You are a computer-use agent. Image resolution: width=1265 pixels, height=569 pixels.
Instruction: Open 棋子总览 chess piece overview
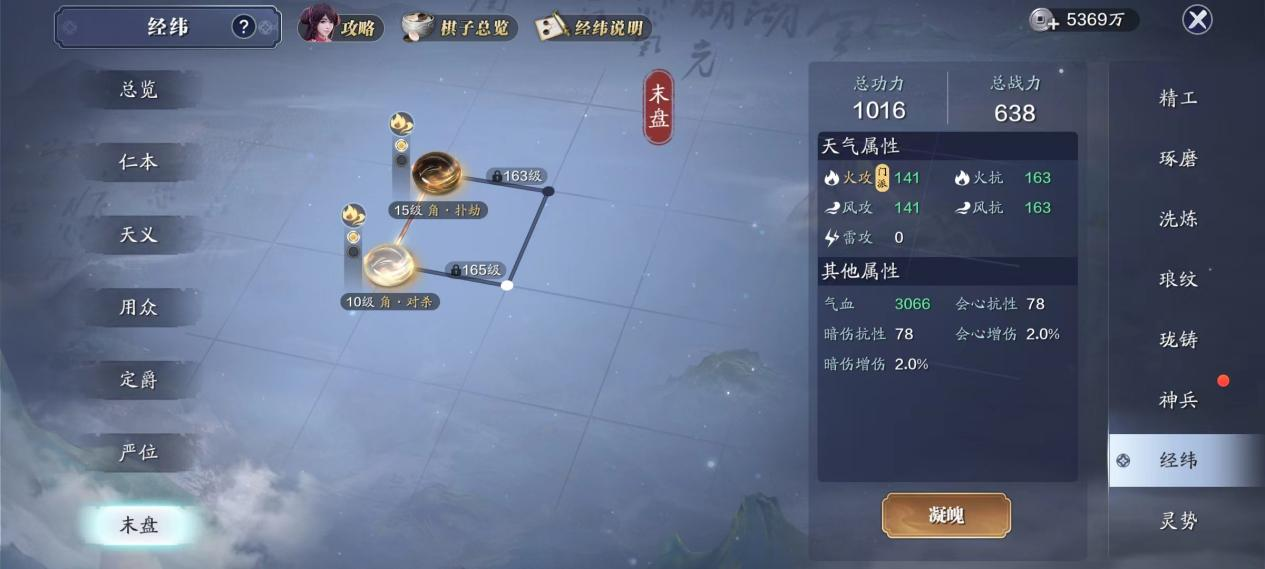point(460,27)
